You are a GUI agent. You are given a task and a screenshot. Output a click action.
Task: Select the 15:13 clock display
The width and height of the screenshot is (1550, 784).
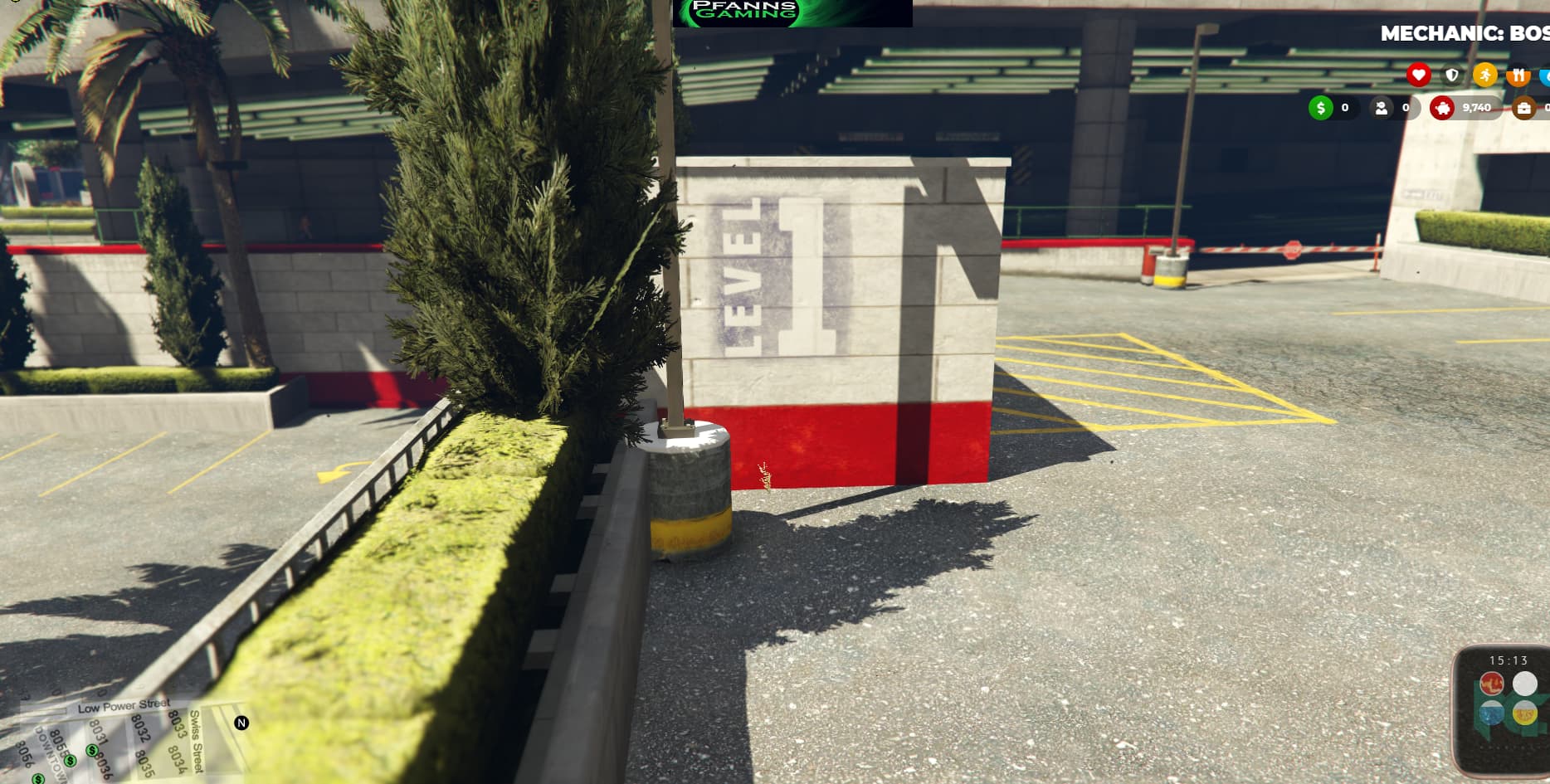coord(1509,659)
